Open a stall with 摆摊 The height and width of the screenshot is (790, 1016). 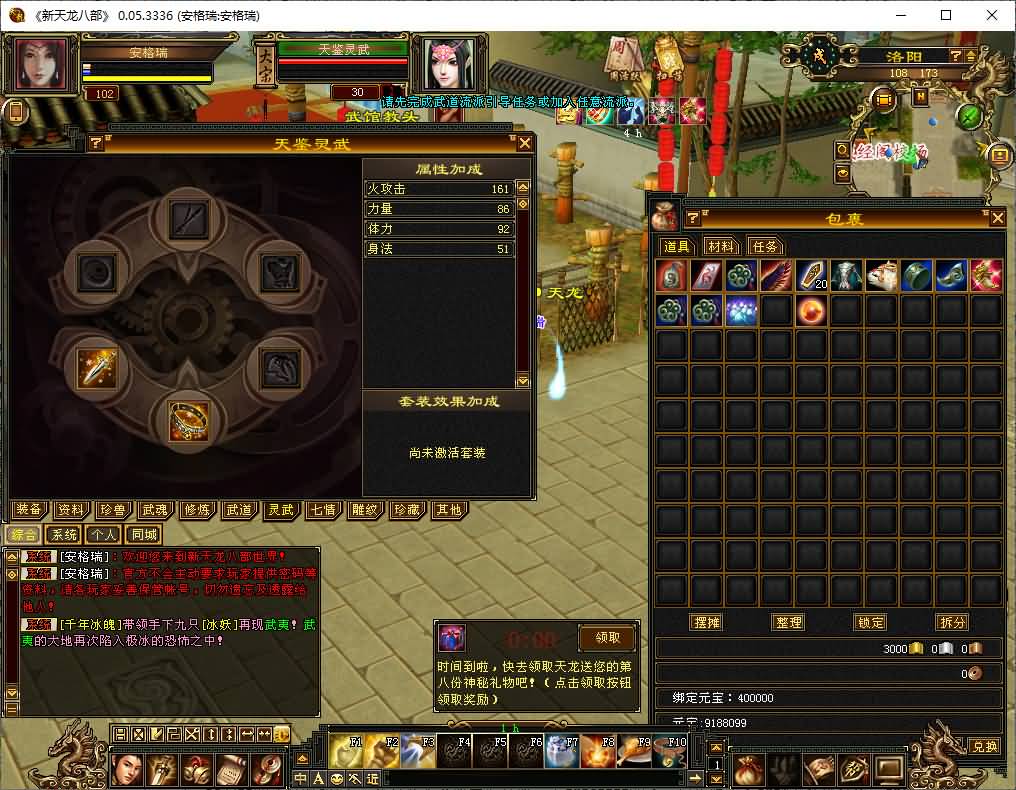(x=707, y=622)
